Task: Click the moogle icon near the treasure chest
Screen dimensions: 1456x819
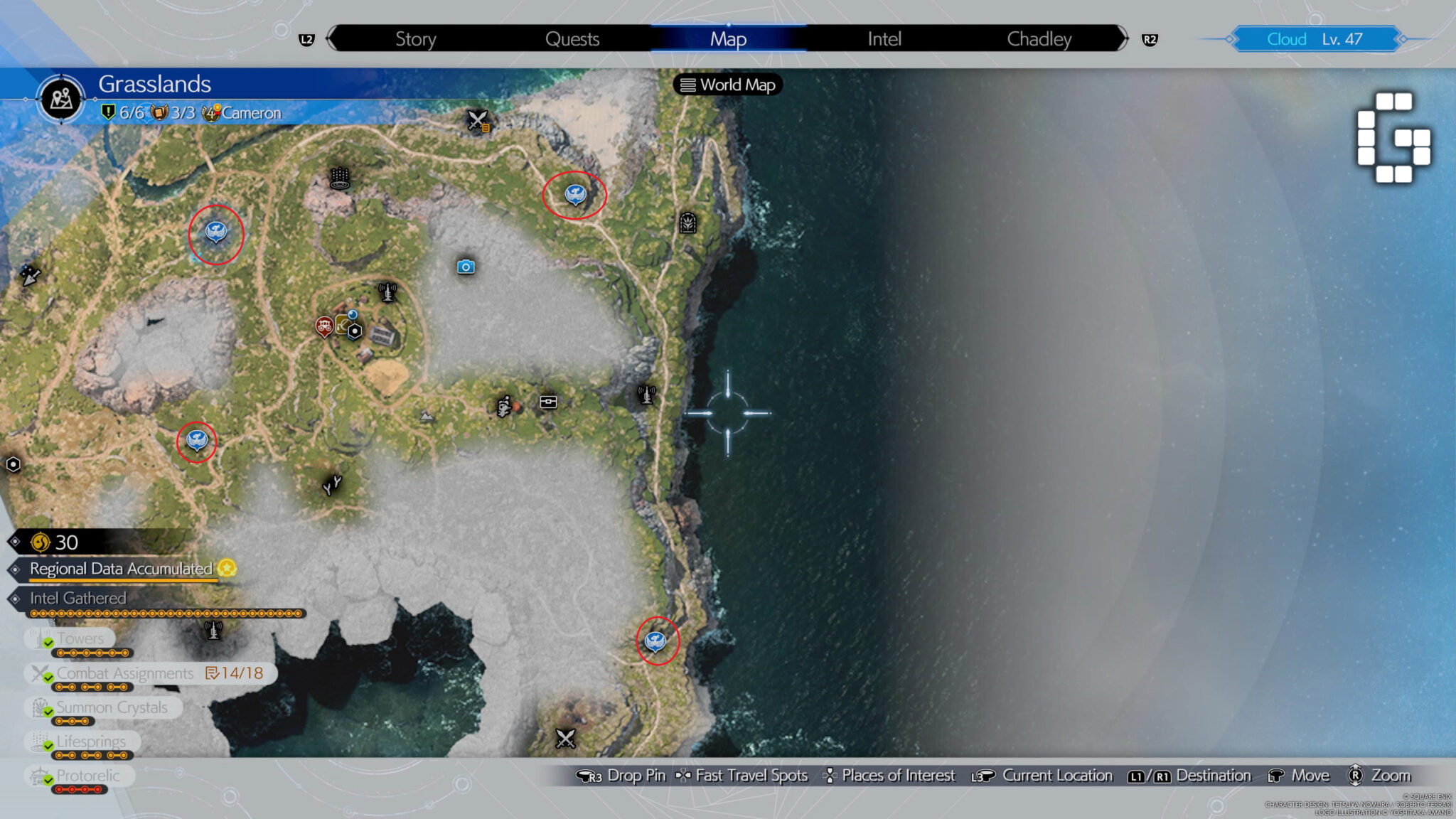Action: pos(503,404)
